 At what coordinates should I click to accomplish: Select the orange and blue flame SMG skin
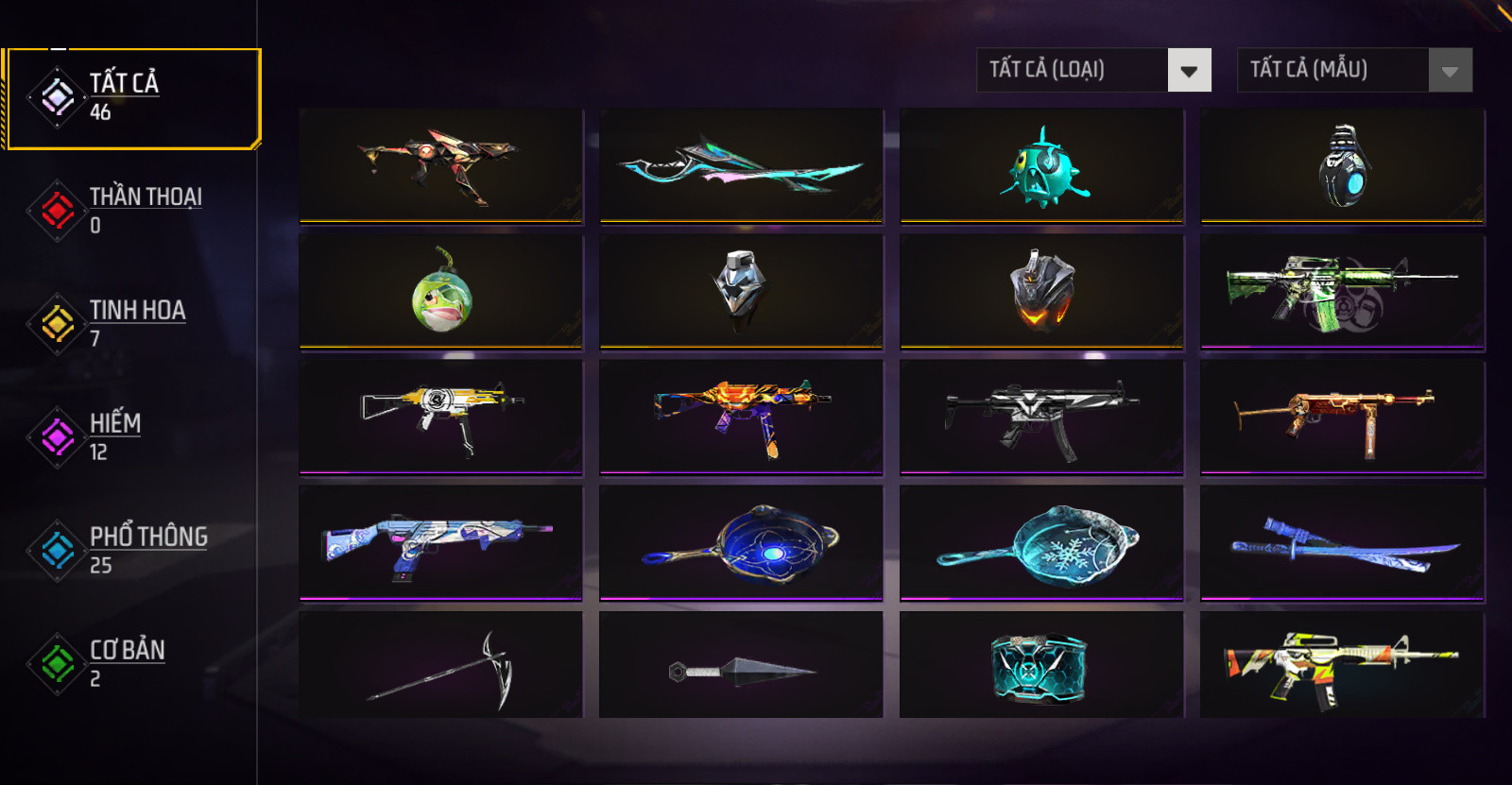(x=741, y=417)
